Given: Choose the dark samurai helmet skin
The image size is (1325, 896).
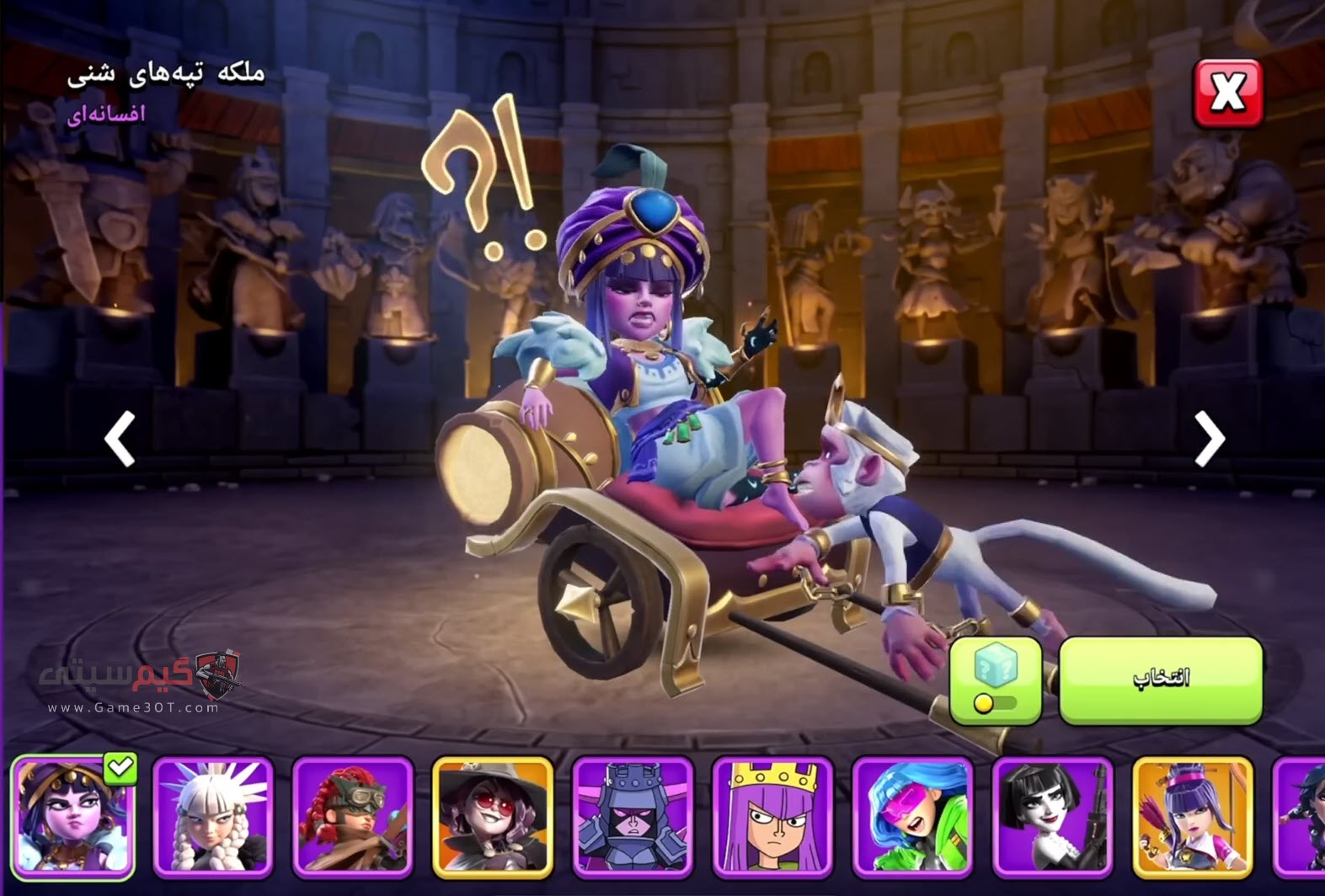Looking at the screenshot, I should click(x=633, y=816).
